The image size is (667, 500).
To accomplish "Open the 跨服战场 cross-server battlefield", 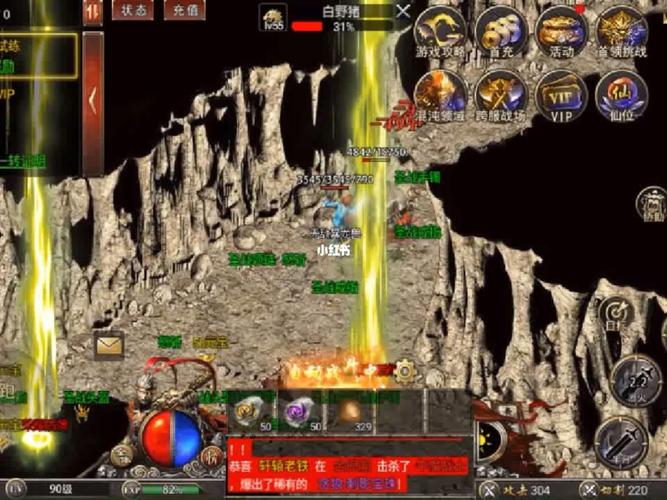I will (500, 93).
